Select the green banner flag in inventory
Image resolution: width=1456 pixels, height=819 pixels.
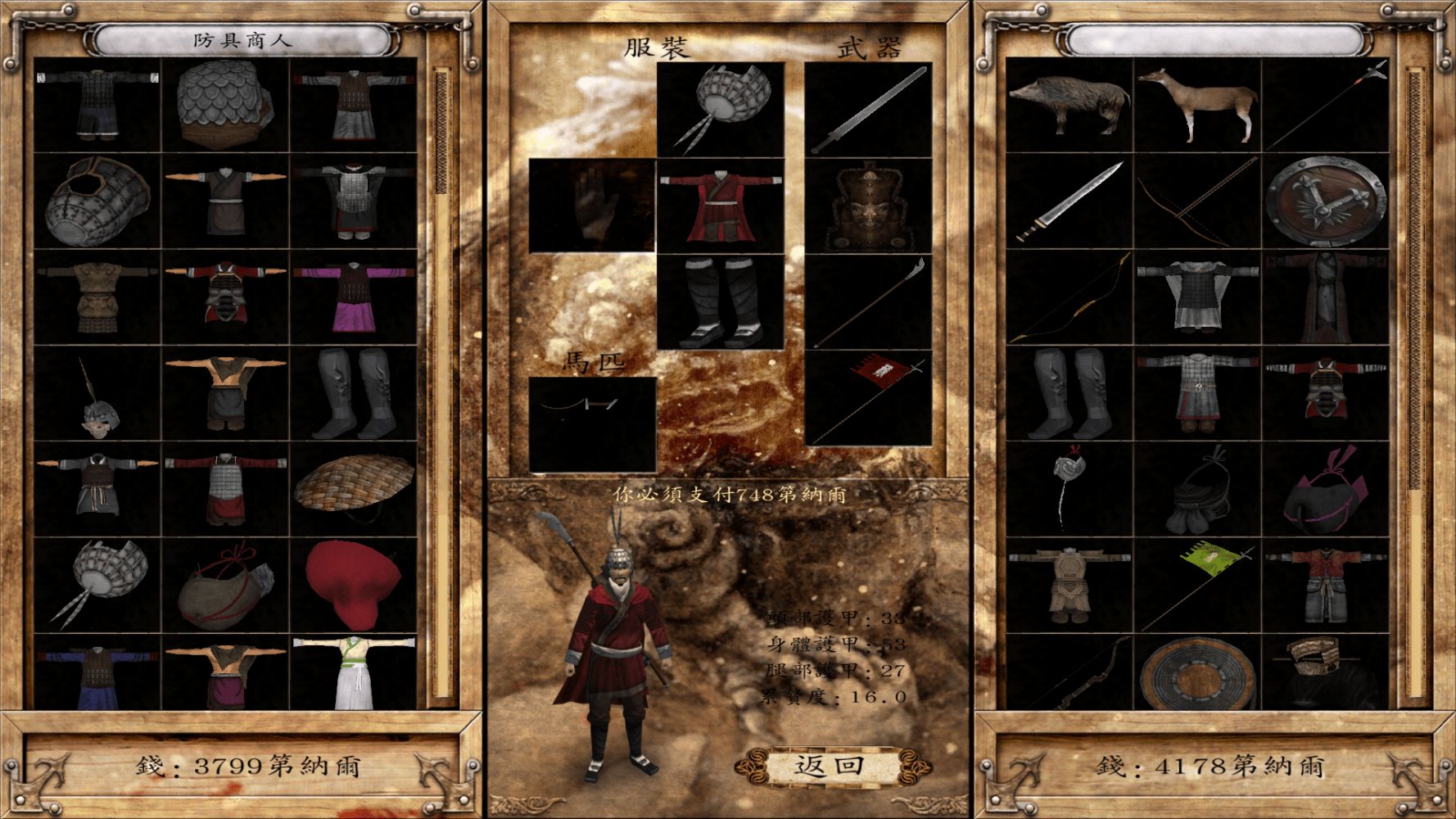click(x=1196, y=585)
